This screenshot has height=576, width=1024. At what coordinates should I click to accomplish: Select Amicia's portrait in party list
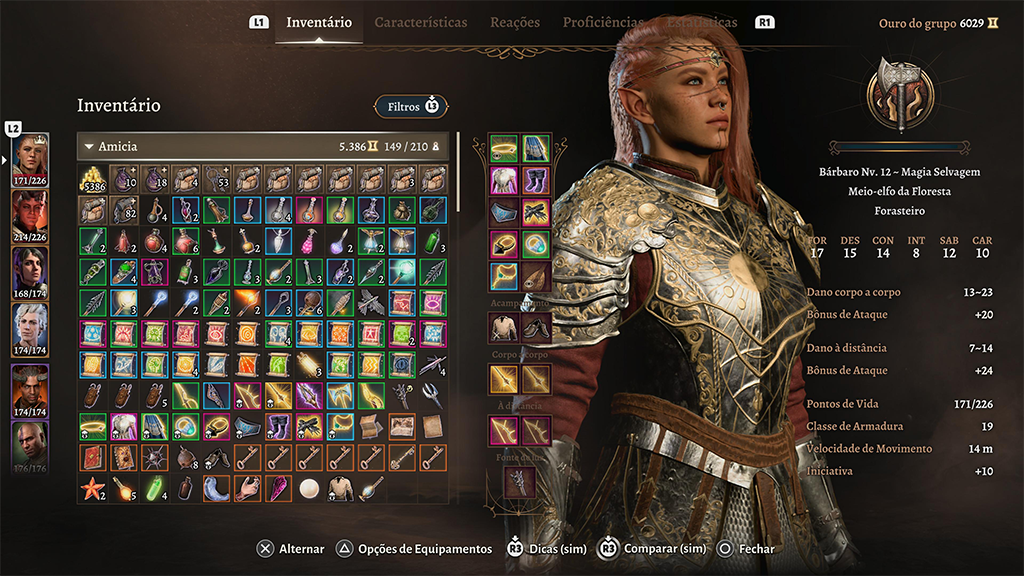[29, 153]
